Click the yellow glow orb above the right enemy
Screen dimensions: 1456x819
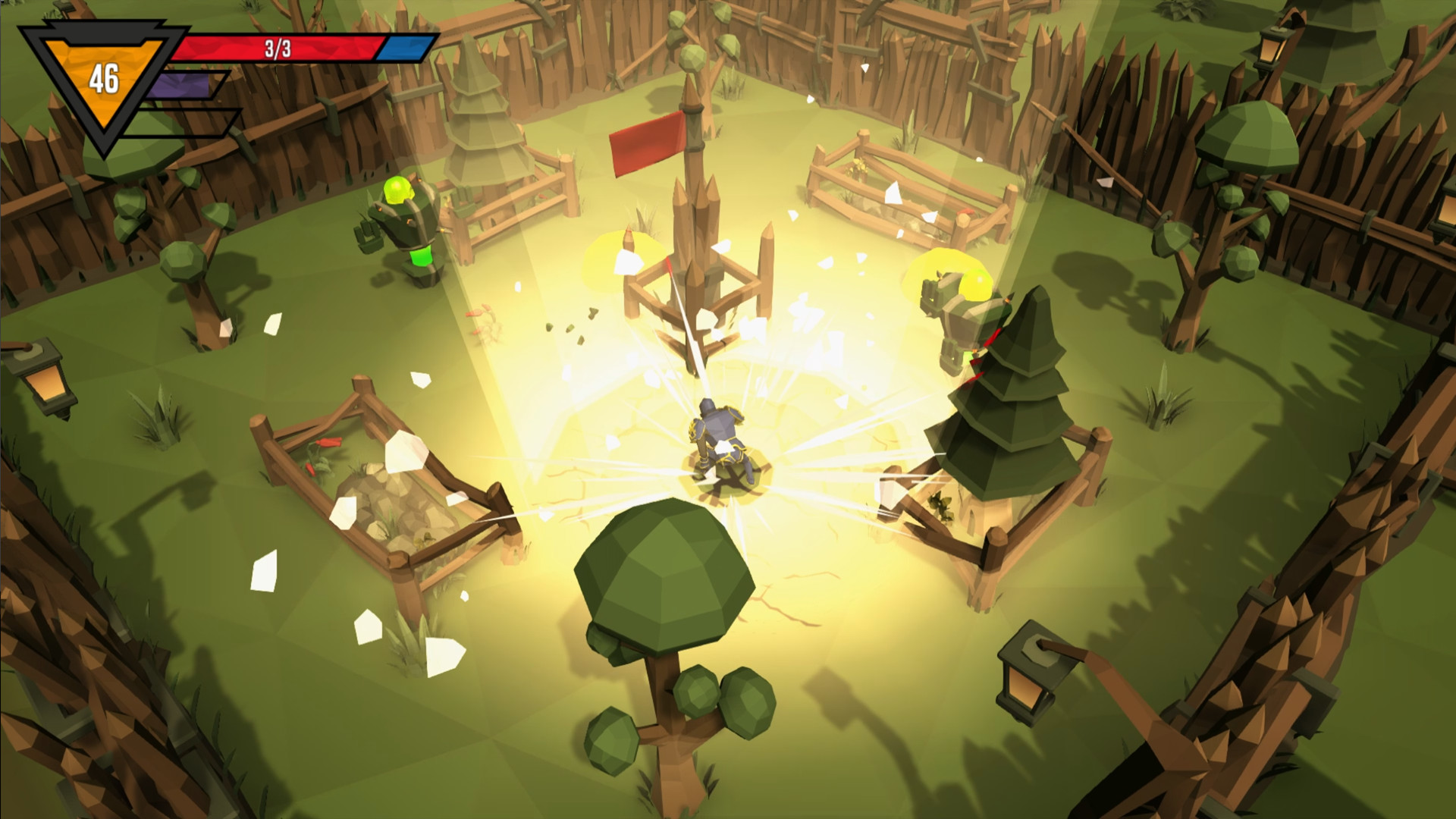(x=977, y=284)
